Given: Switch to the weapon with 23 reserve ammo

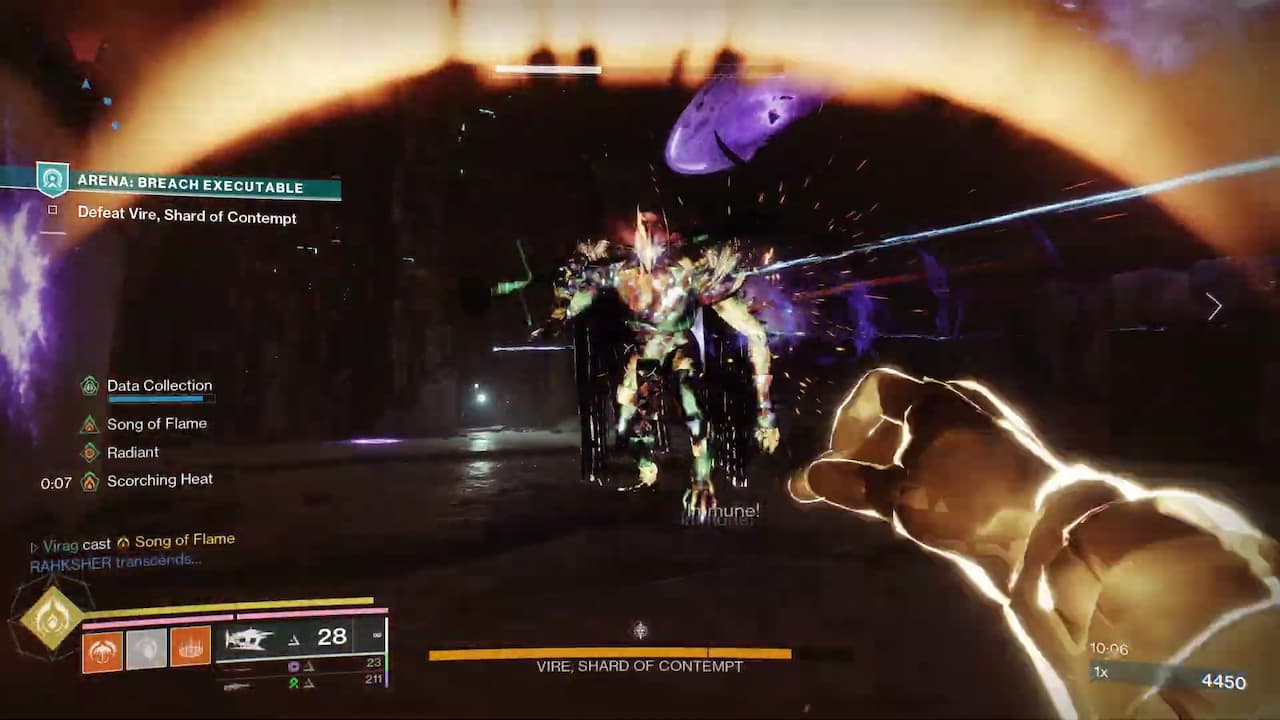Looking at the screenshot, I should tap(300, 666).
